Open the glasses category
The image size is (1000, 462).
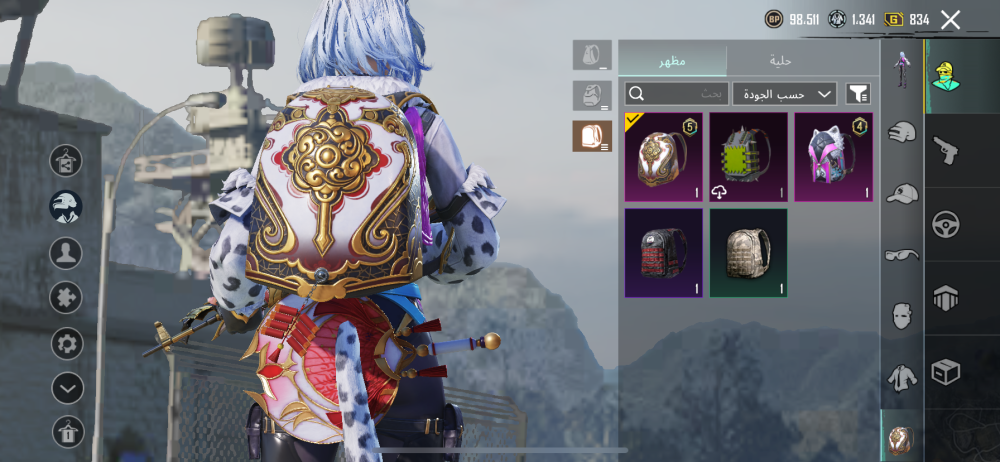click(x=902, y=255)
